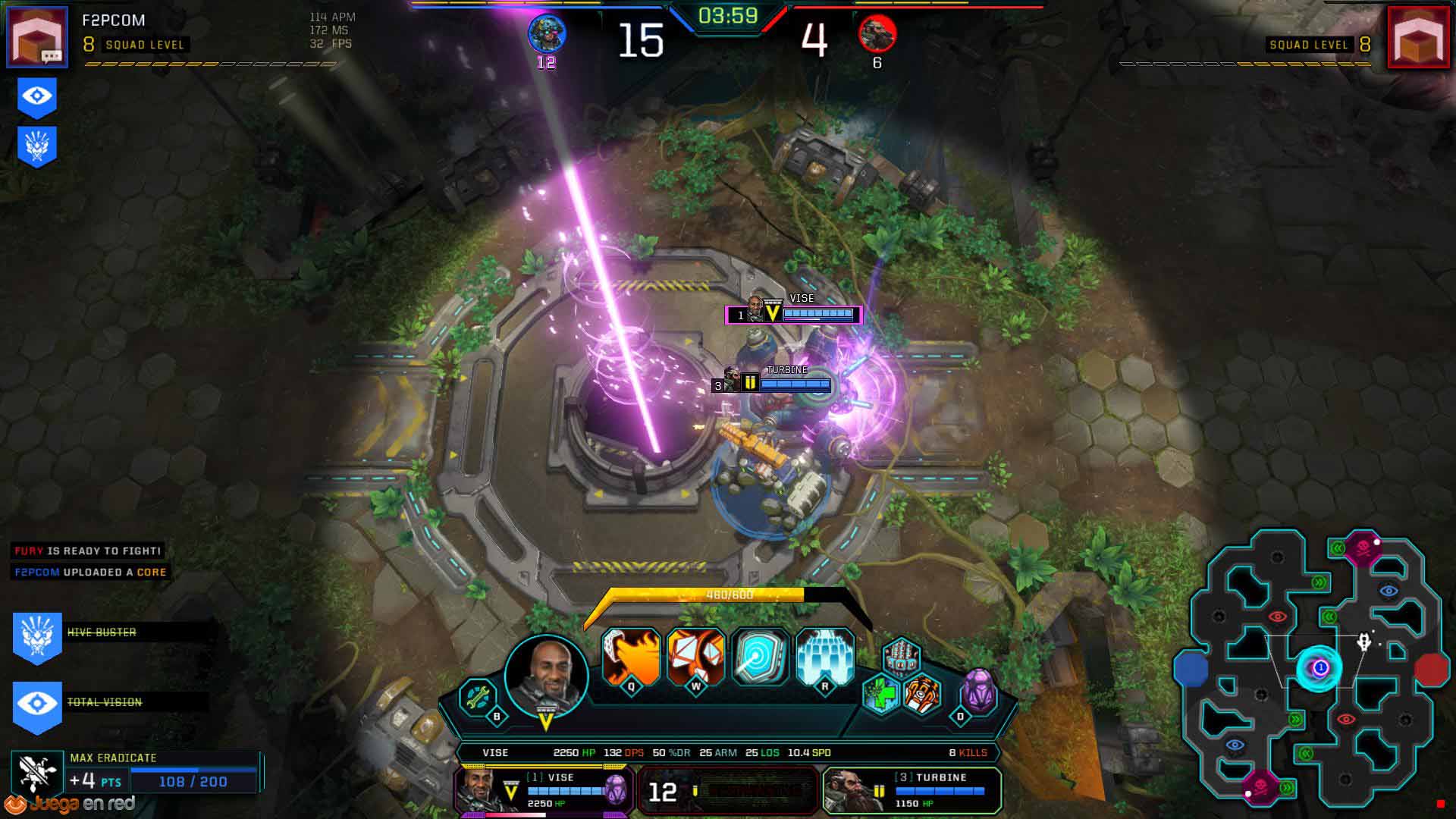Trigger the cyan shield ability
This screenshot has height=819, width=1456.
coord(761,657)
